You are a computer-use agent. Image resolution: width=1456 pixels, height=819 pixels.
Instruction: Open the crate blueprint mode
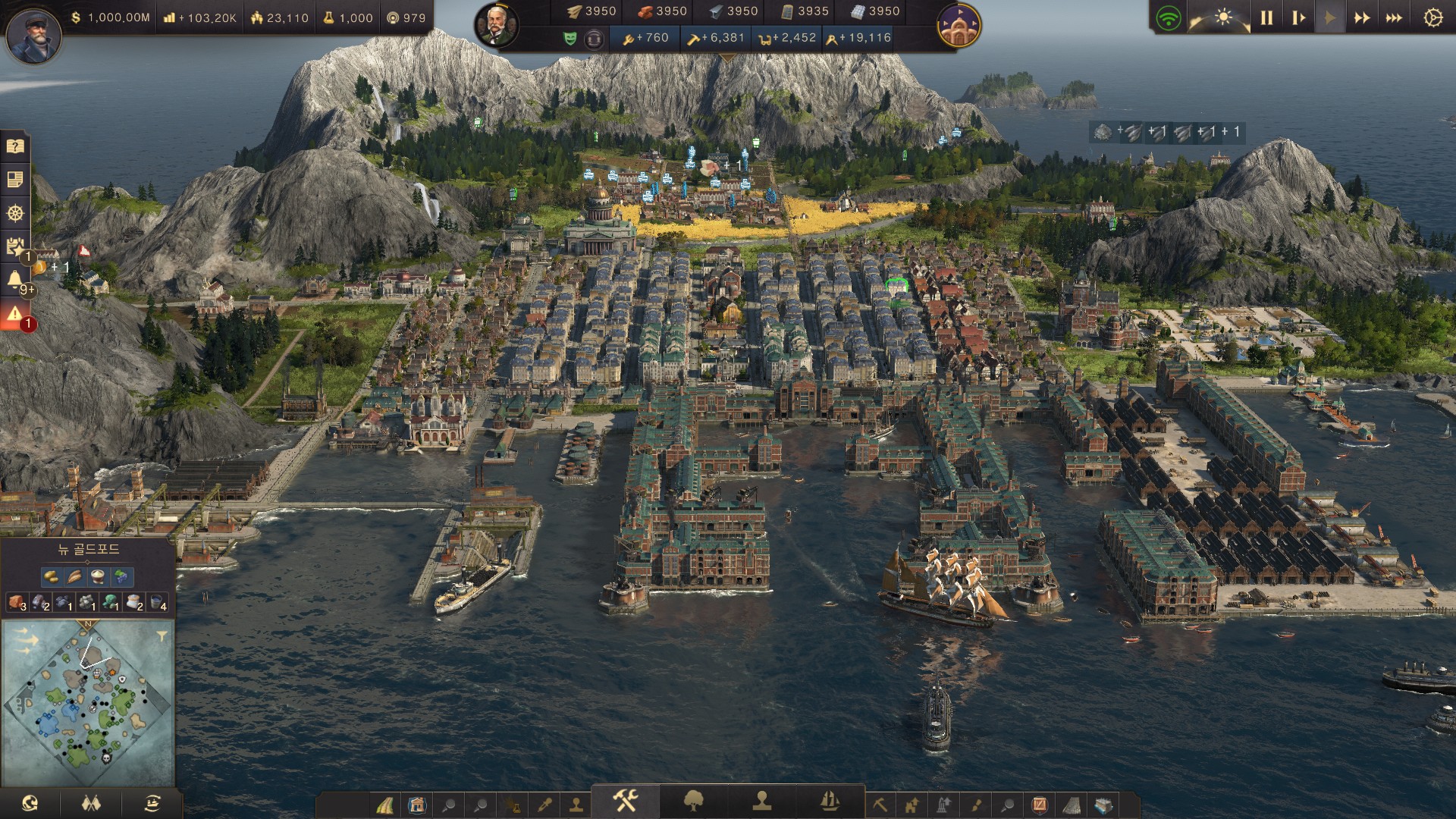[1104, 804]
